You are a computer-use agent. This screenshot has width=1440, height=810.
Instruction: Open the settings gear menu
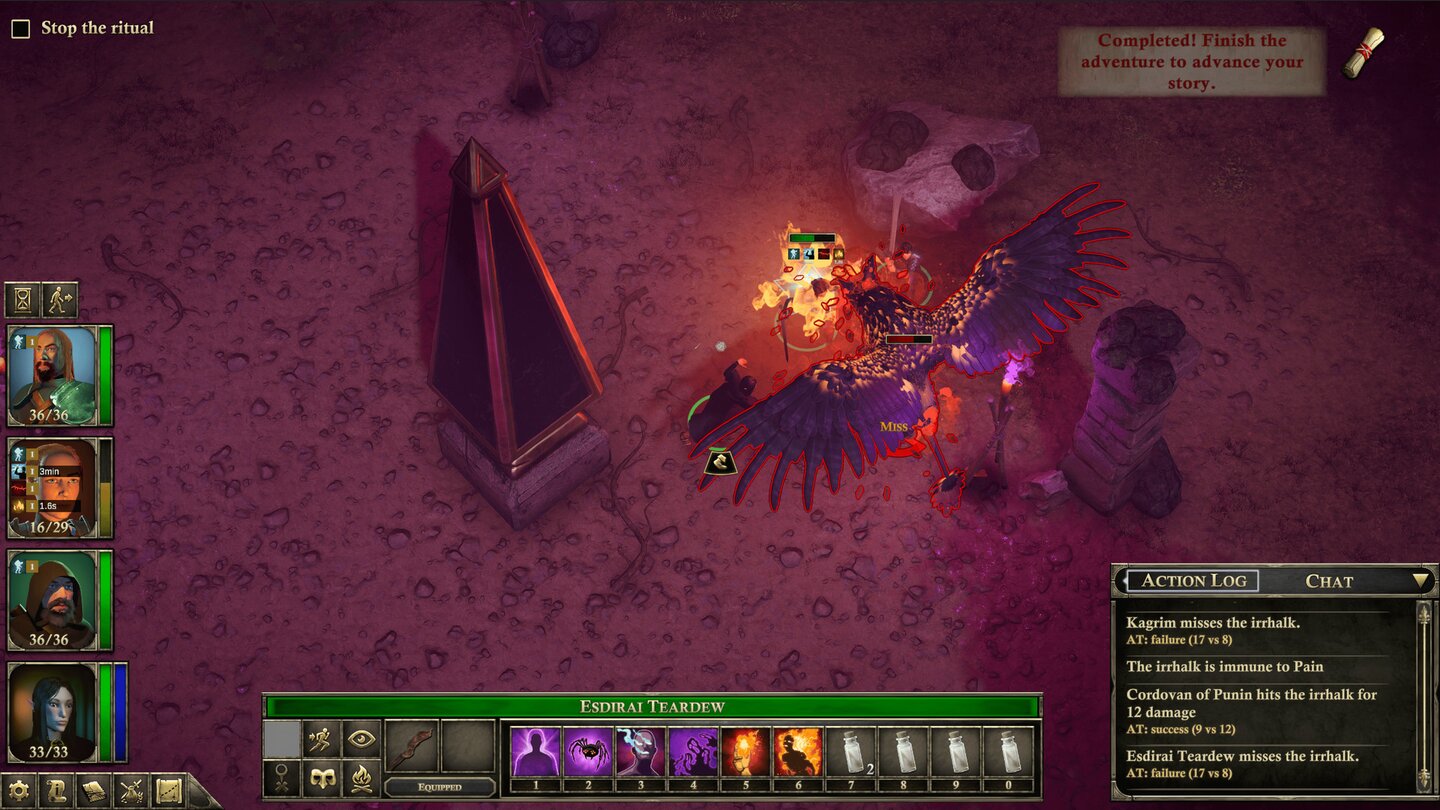click(x=17, y=790)
